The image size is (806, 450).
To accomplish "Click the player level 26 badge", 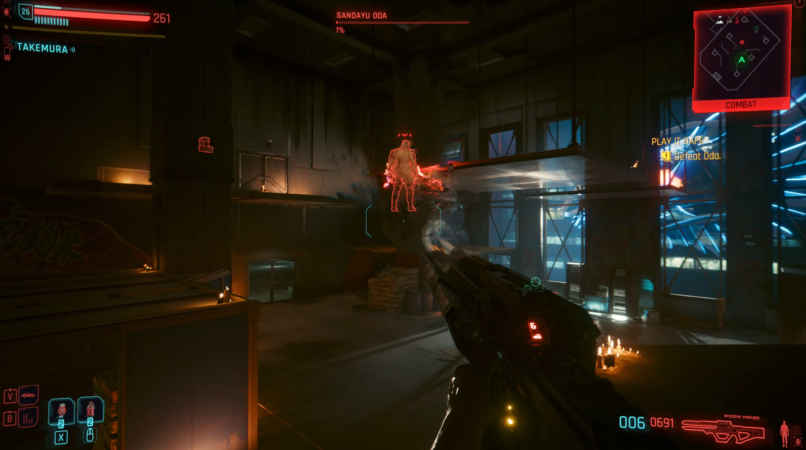I will point(25,13).
